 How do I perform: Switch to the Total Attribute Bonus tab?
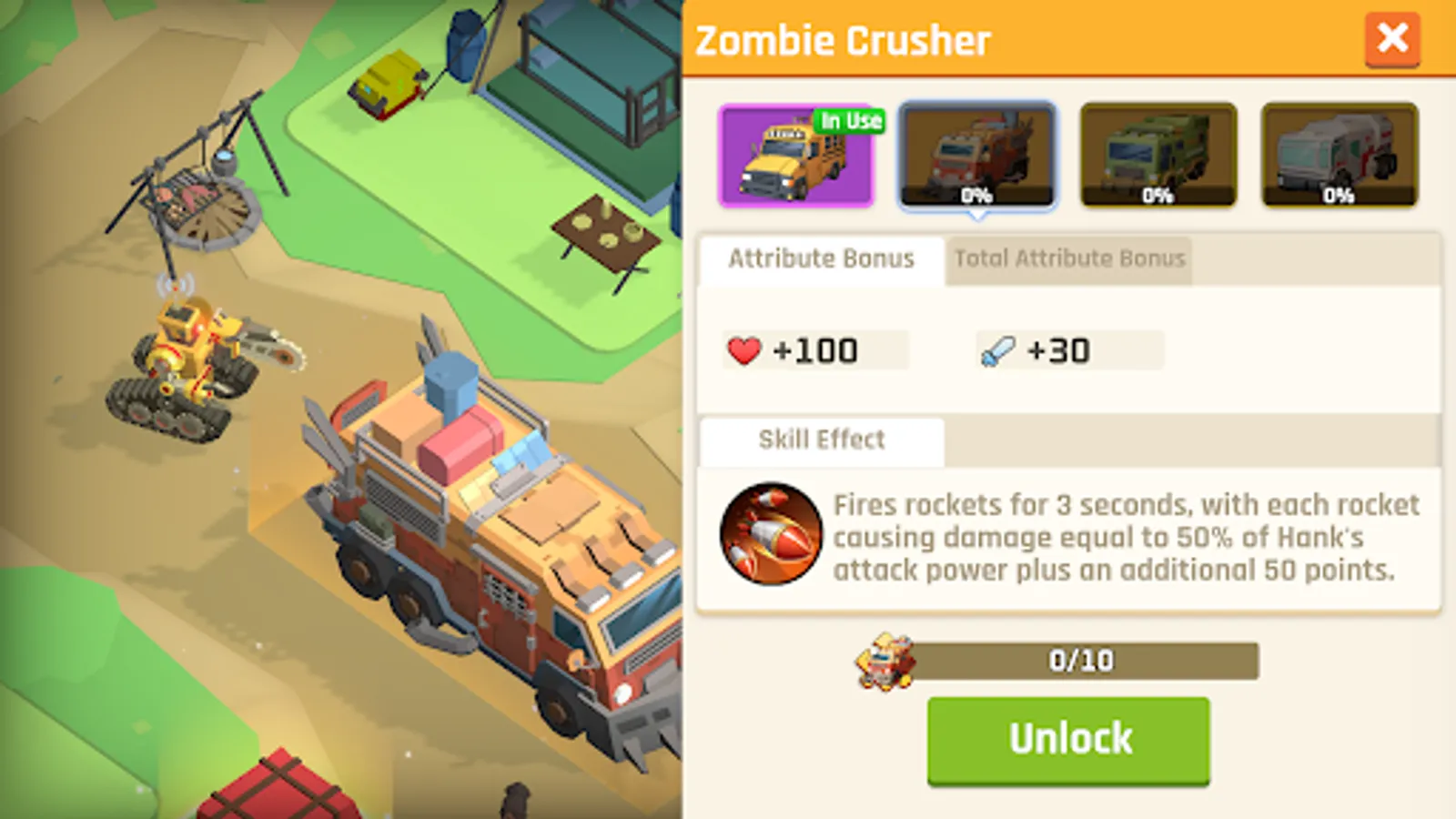click(1069, 258)
